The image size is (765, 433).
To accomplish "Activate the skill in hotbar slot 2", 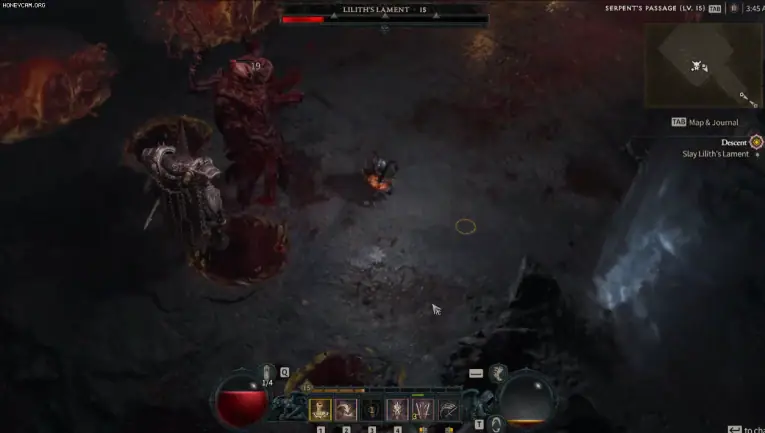I will tap(346, 409).
